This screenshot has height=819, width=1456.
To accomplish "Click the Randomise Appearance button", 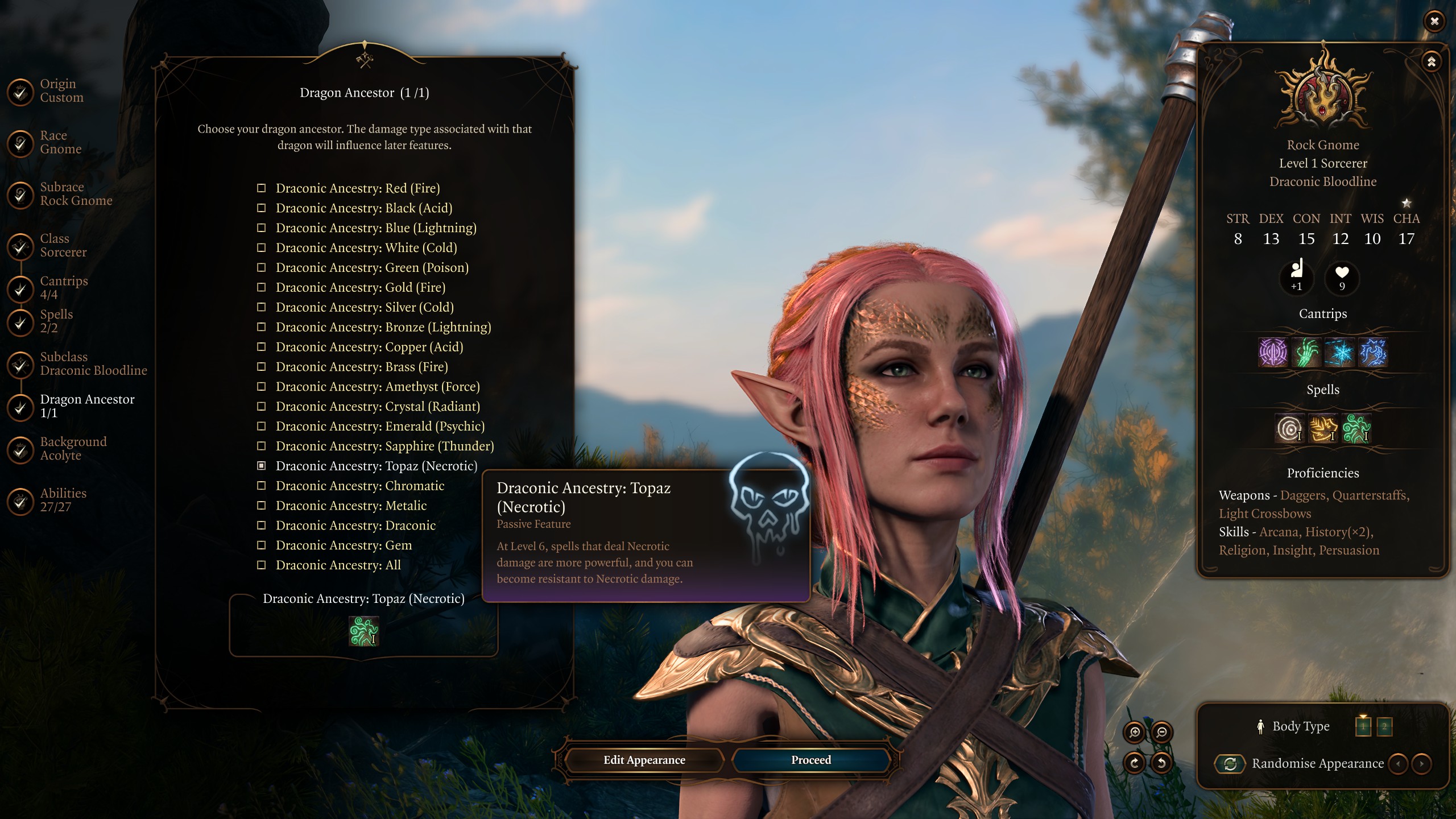I will [x=1230, y=764].
